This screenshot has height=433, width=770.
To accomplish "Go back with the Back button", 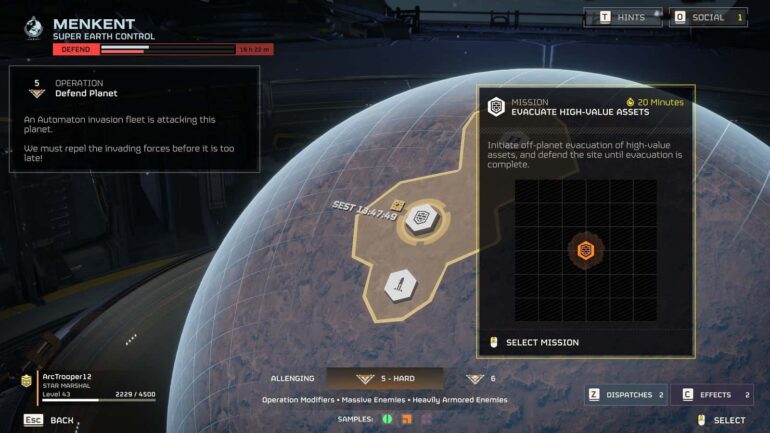I will (x=50, y=420).
